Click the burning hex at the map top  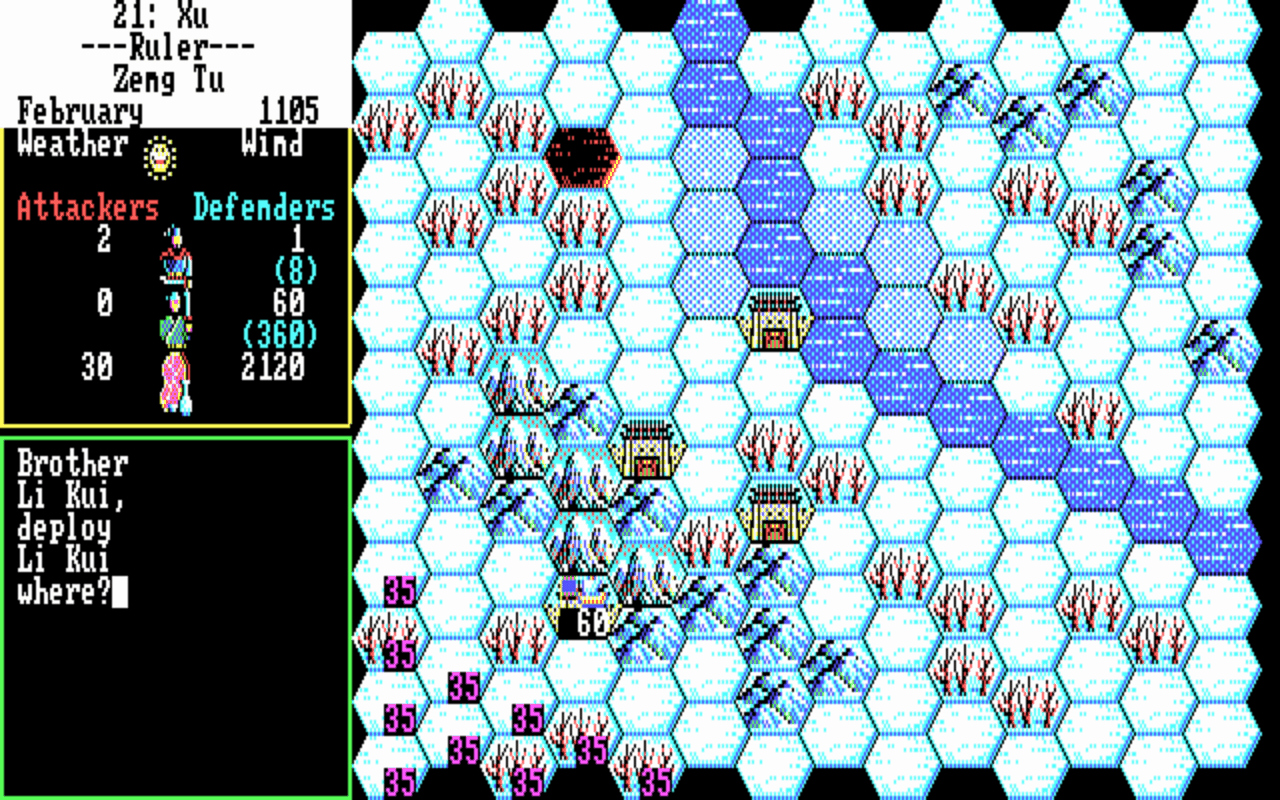coord(582,155)
